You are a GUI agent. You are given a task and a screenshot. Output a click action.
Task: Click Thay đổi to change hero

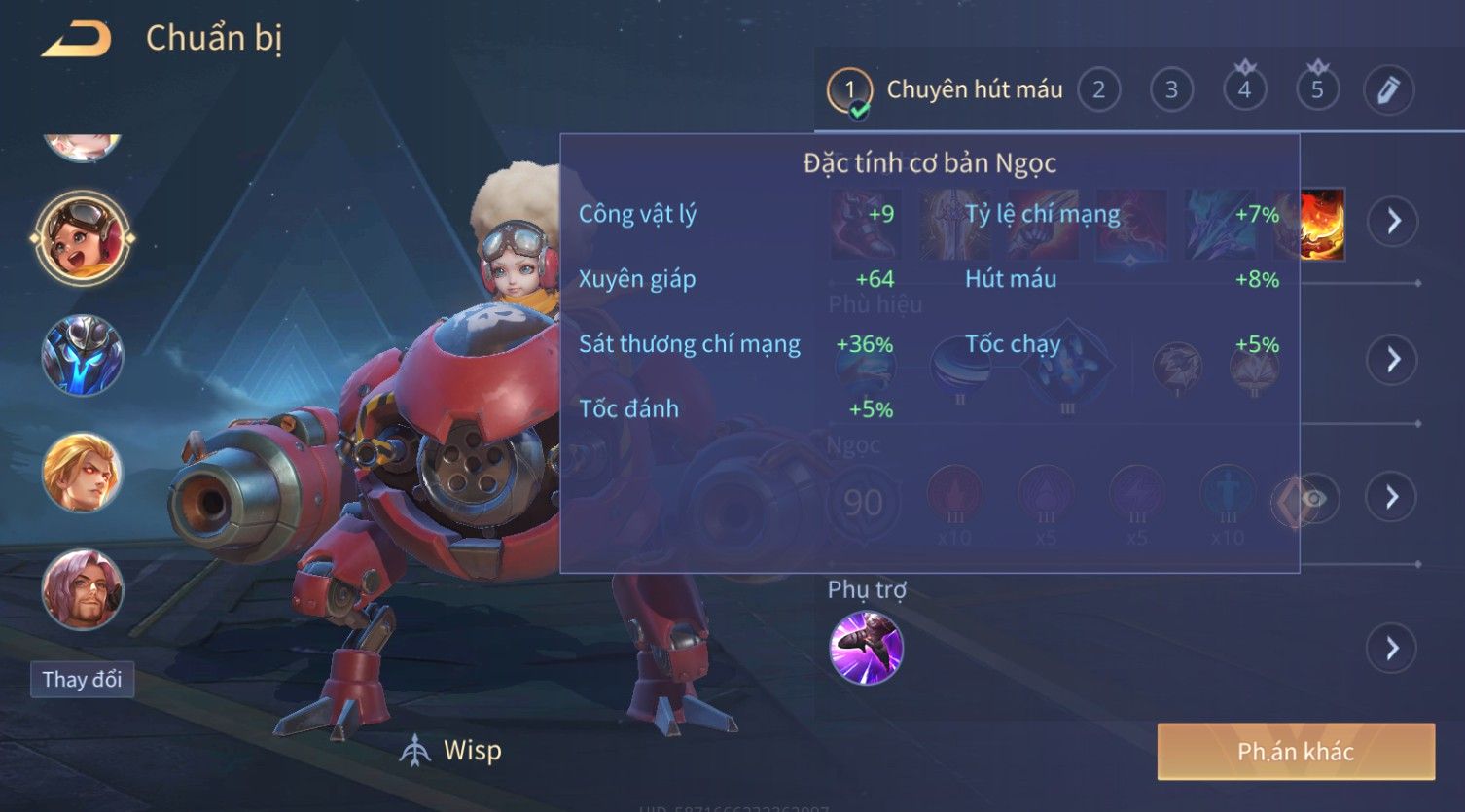click(82, 679)
